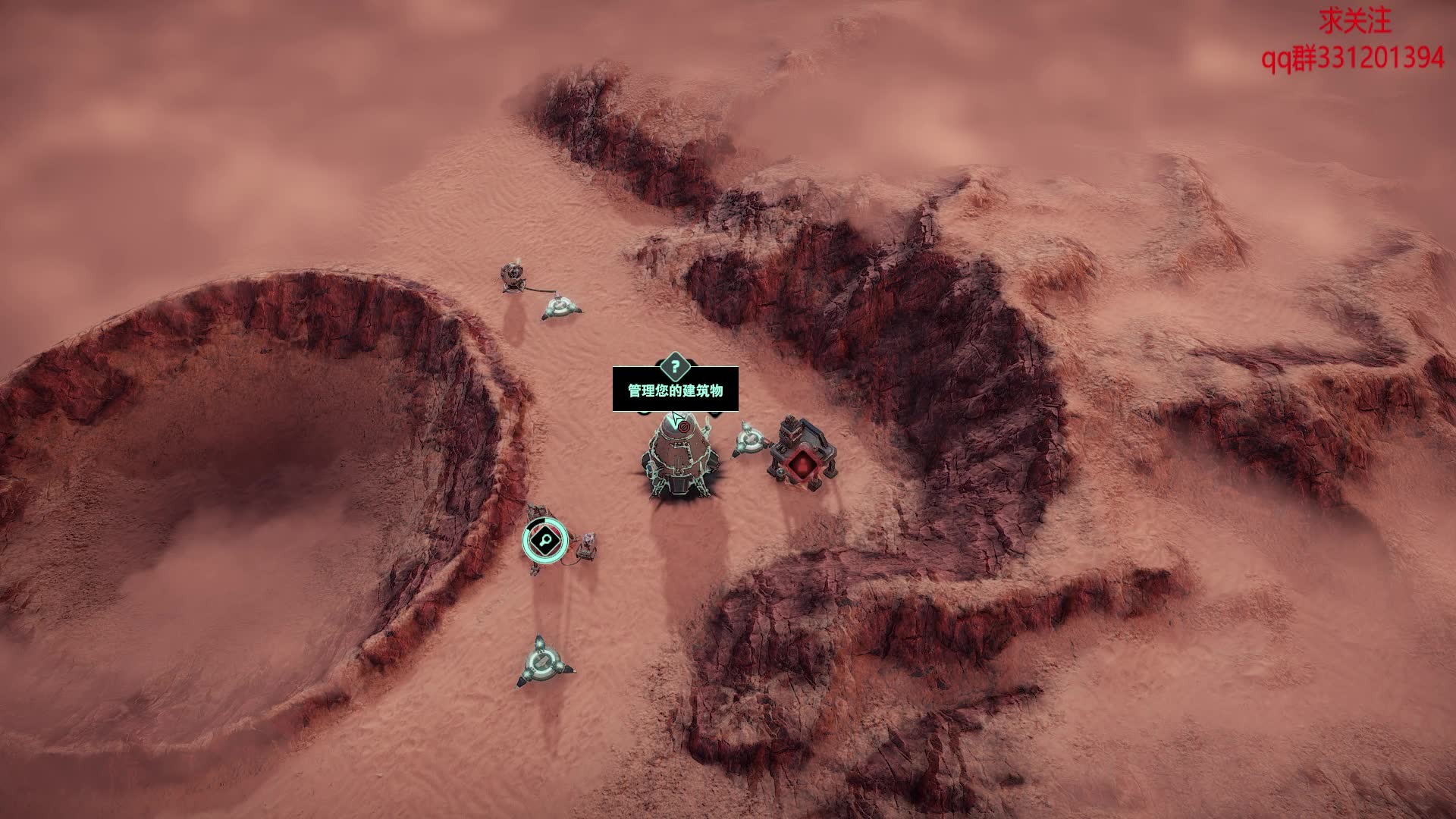The height and width of the screenshot is (819, 1456).
Task: Select the magnifying-glass search icon in the circle
Action: 544,540
